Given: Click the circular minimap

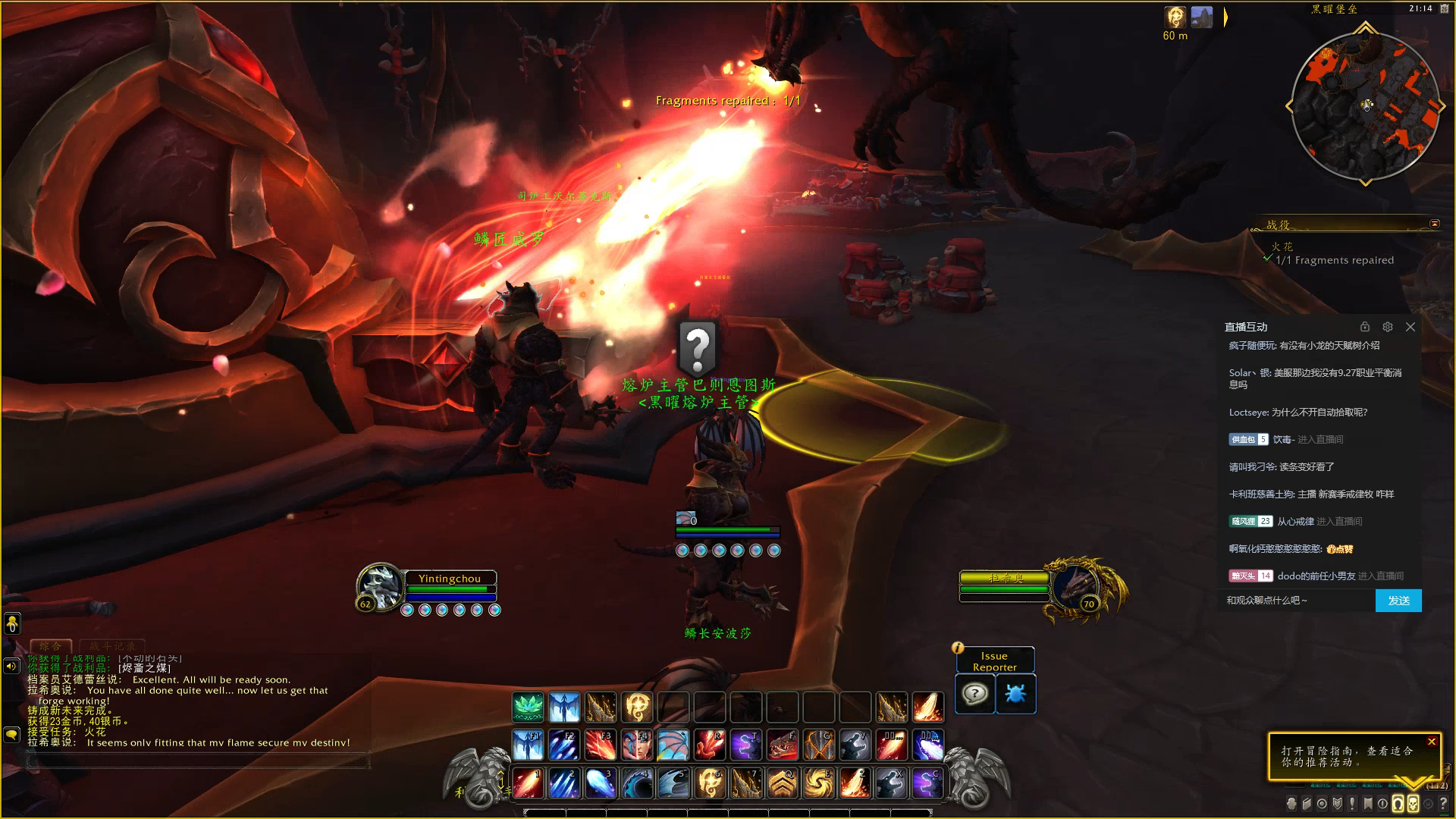Looking at the screenshot, I should [x=1365, y=106].
